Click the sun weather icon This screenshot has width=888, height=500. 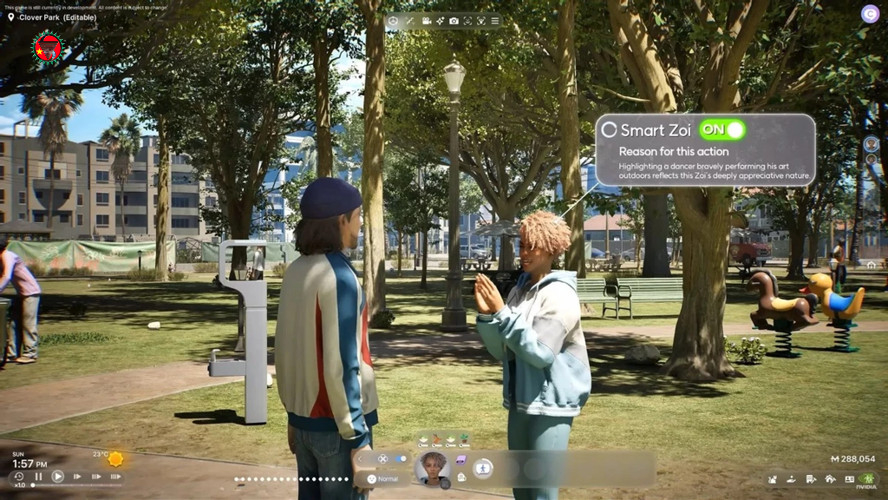(116, 458)
